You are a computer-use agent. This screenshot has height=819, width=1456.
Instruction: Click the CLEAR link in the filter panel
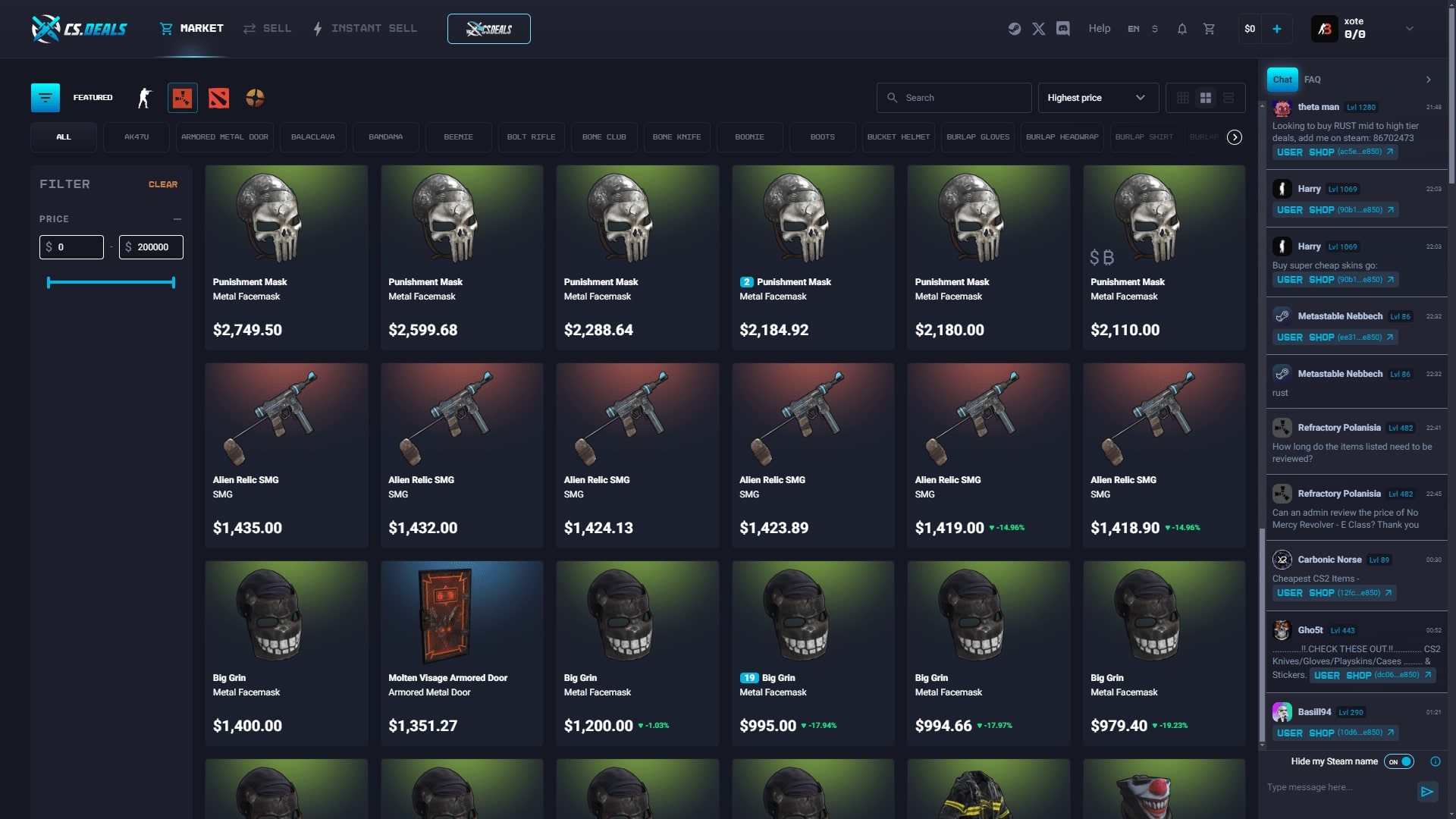163,184
